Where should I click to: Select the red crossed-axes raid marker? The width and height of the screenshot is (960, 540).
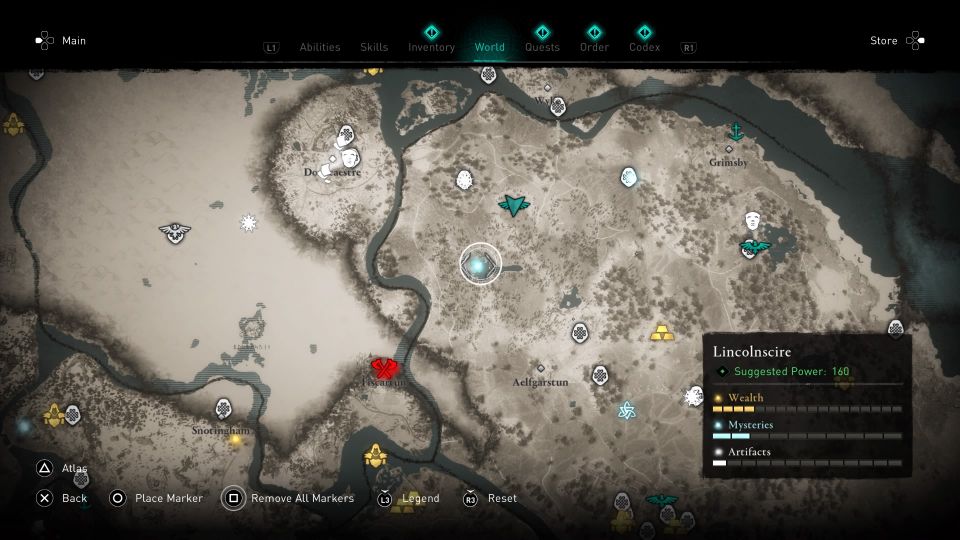click(386, 369)
